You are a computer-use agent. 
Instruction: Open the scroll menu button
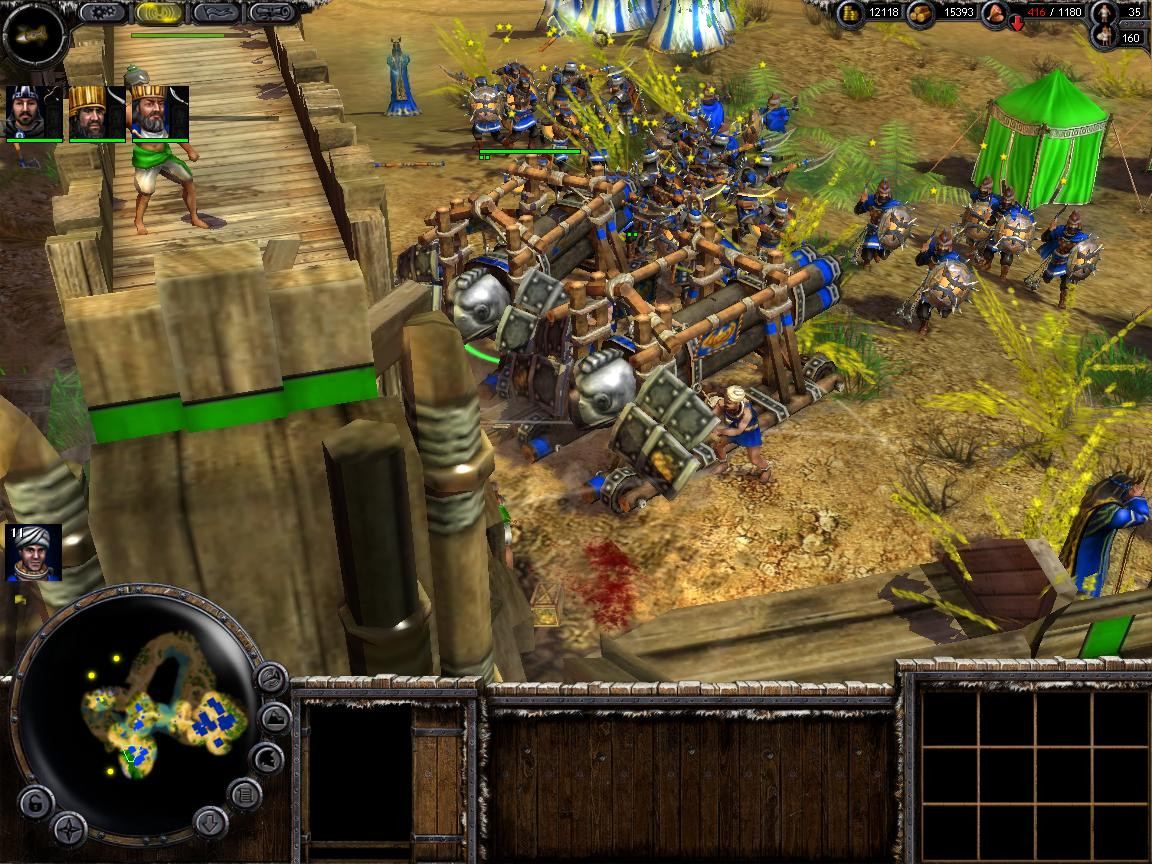coord(272,12)
